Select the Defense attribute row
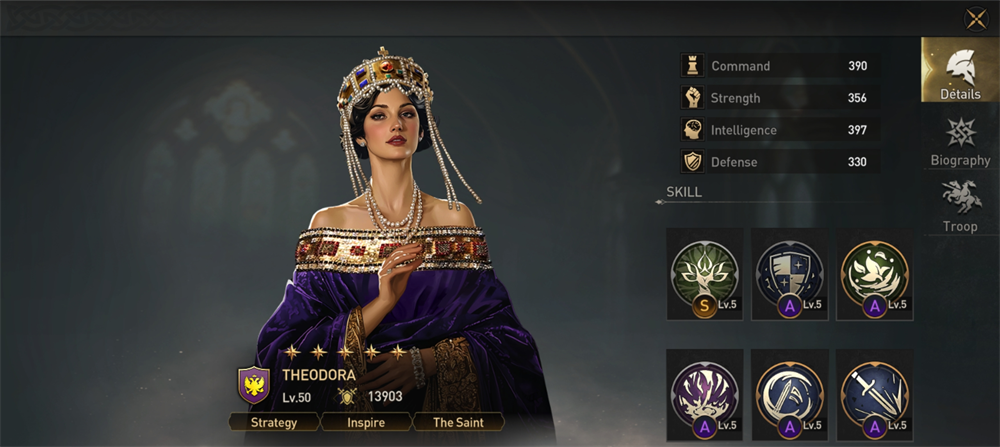The width and height of the screenshot is (1000, 447). [780, 162]
